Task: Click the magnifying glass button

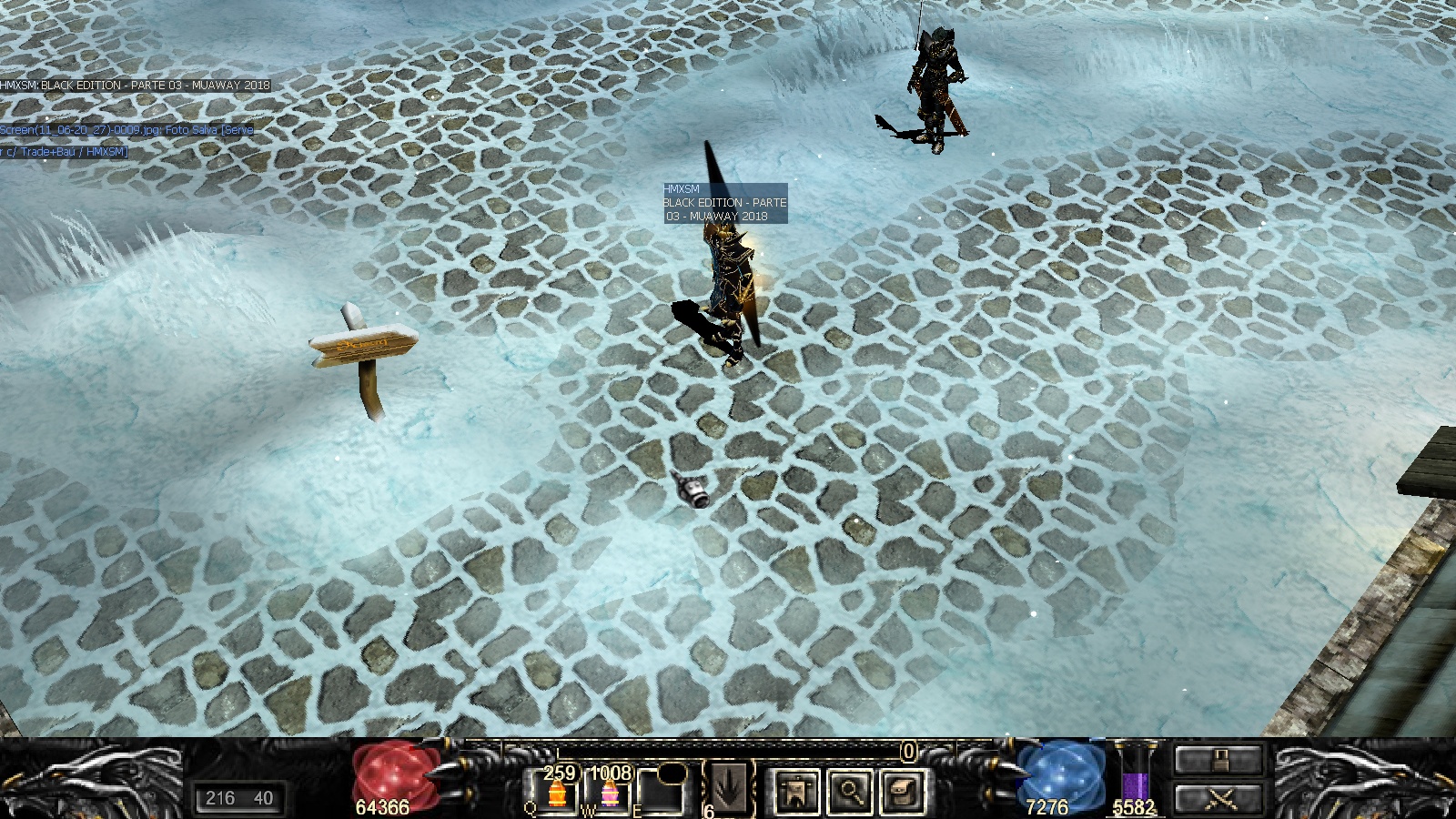Action: (x=850, y=791)
